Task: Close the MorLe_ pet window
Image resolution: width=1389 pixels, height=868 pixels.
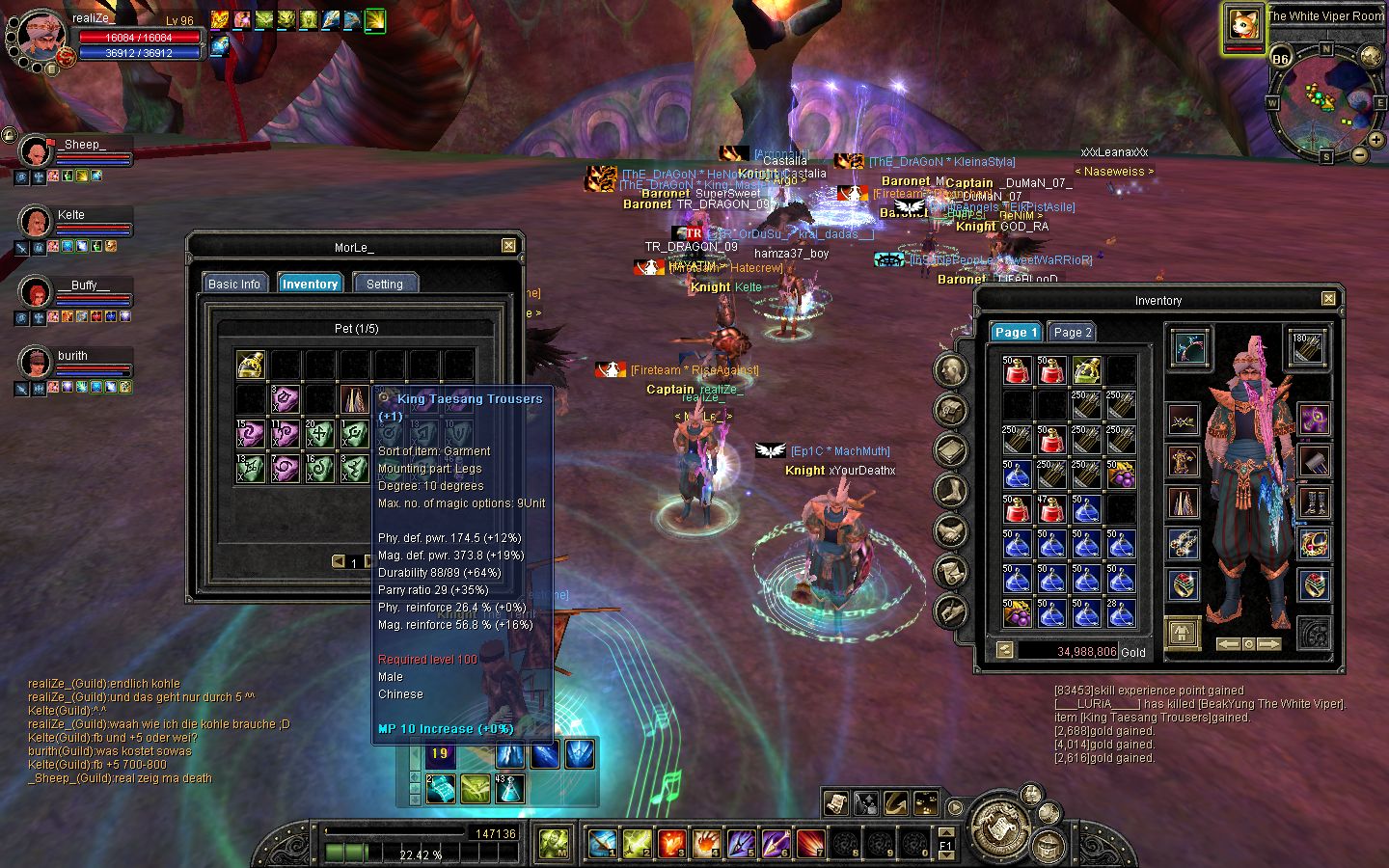Action: pos(508,246)
